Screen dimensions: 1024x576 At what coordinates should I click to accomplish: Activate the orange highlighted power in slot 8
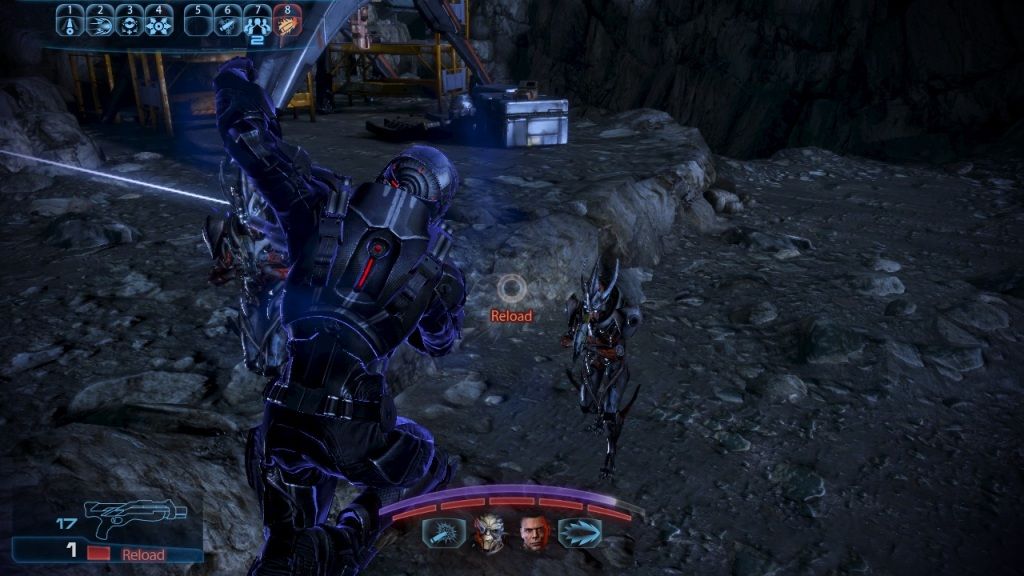click(x=288, y=20)
